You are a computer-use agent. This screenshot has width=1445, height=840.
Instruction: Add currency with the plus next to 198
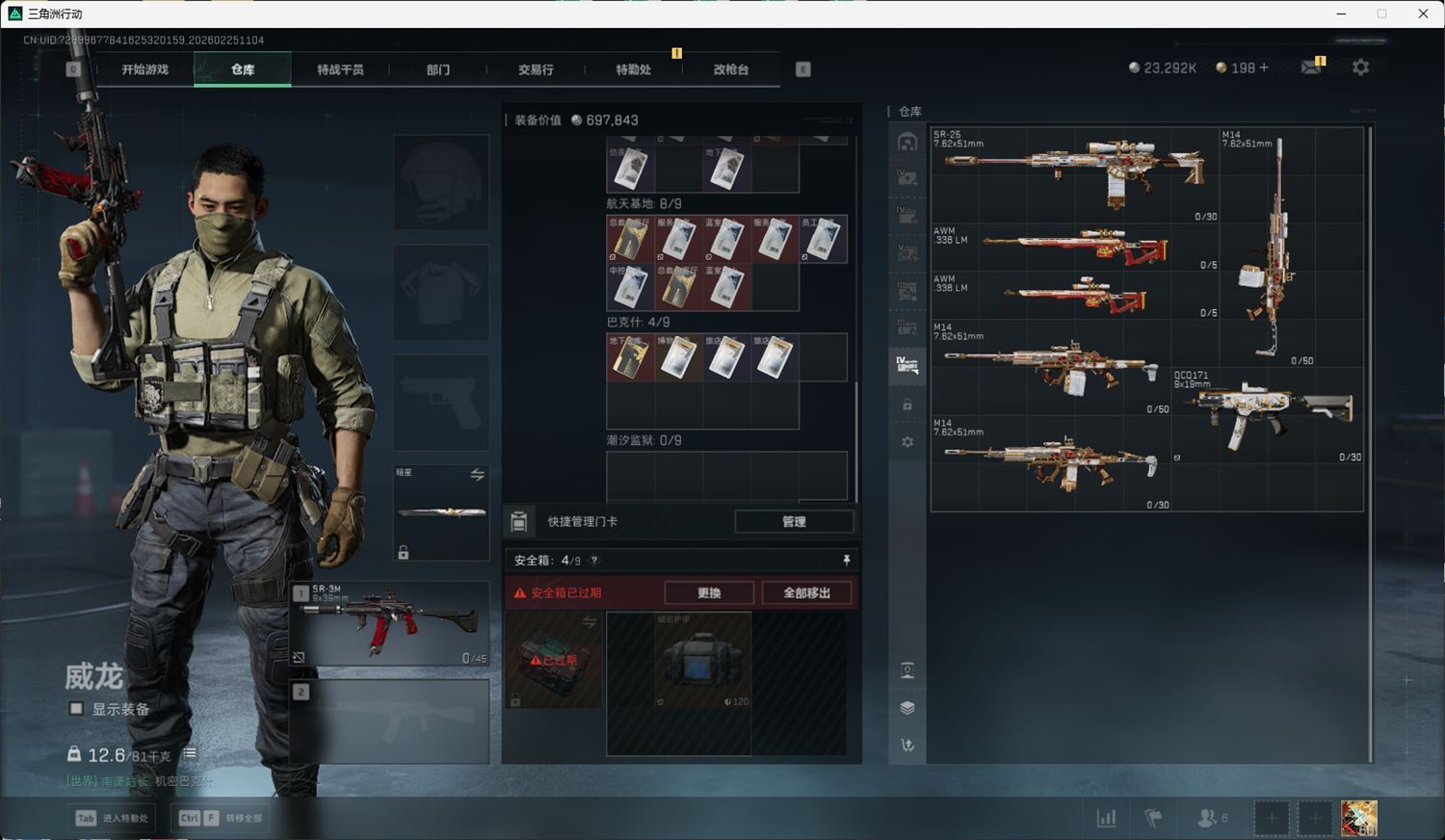click(1264, 67)
